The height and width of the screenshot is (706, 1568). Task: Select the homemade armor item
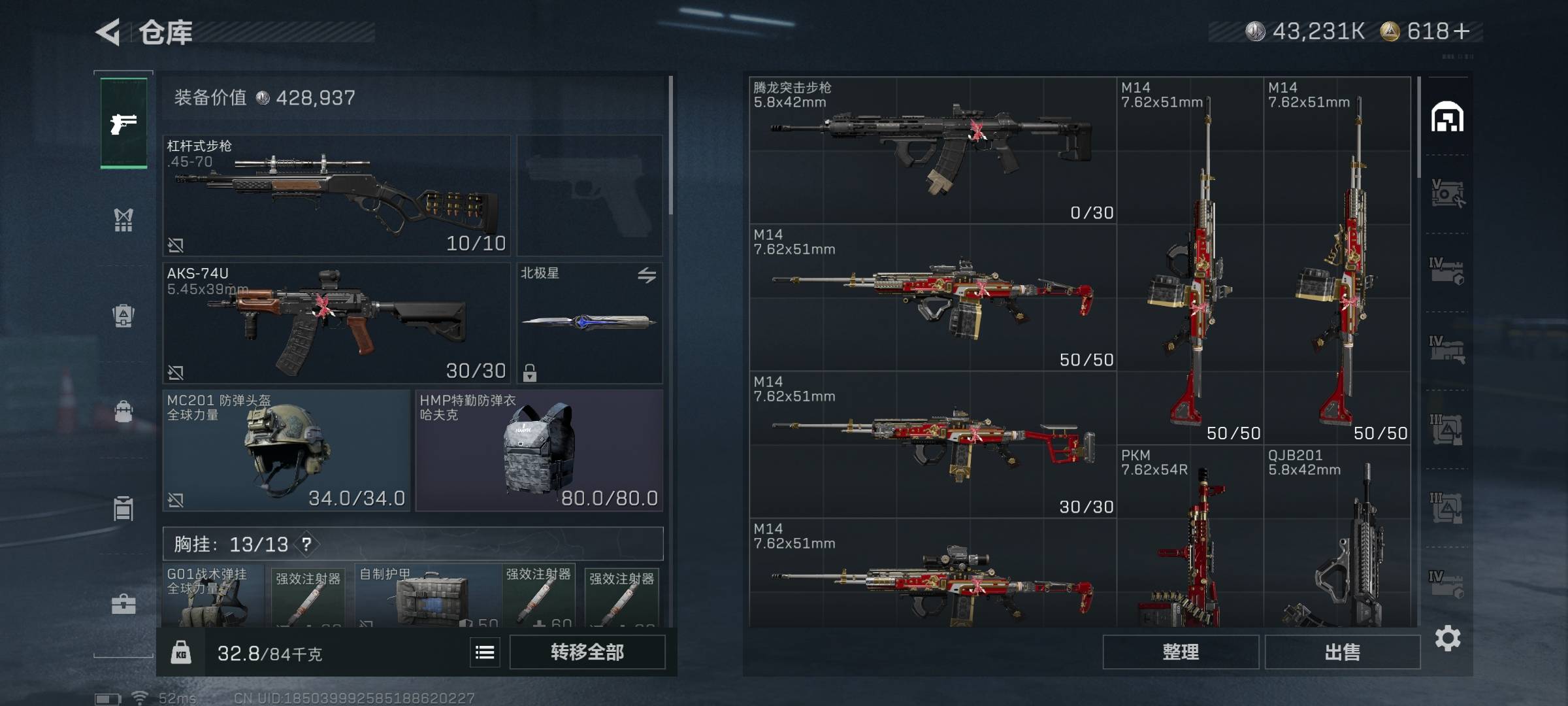click(x=428, y=595)
